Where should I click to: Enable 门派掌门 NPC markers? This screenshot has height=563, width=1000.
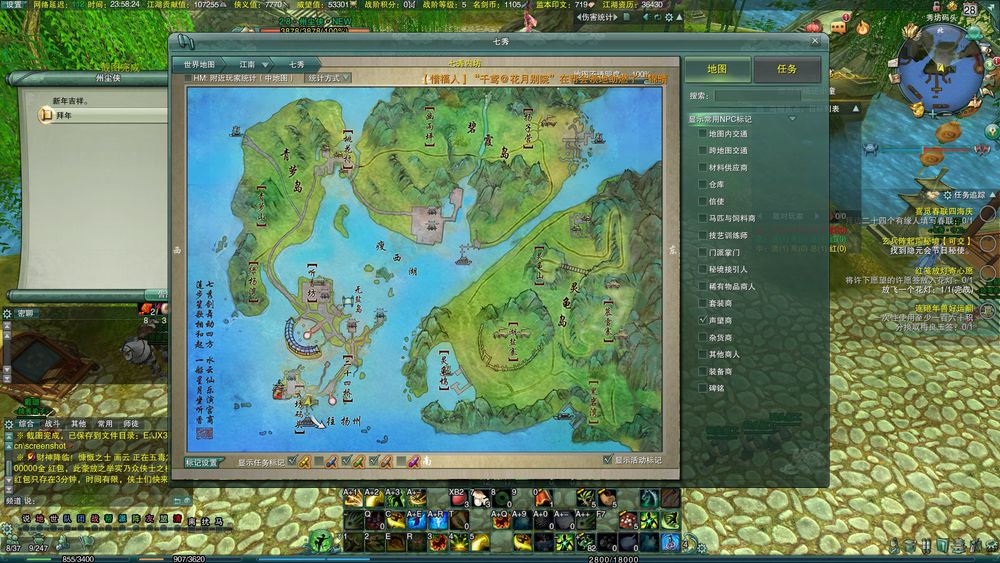pyautogui.click(x=703, y=252)
